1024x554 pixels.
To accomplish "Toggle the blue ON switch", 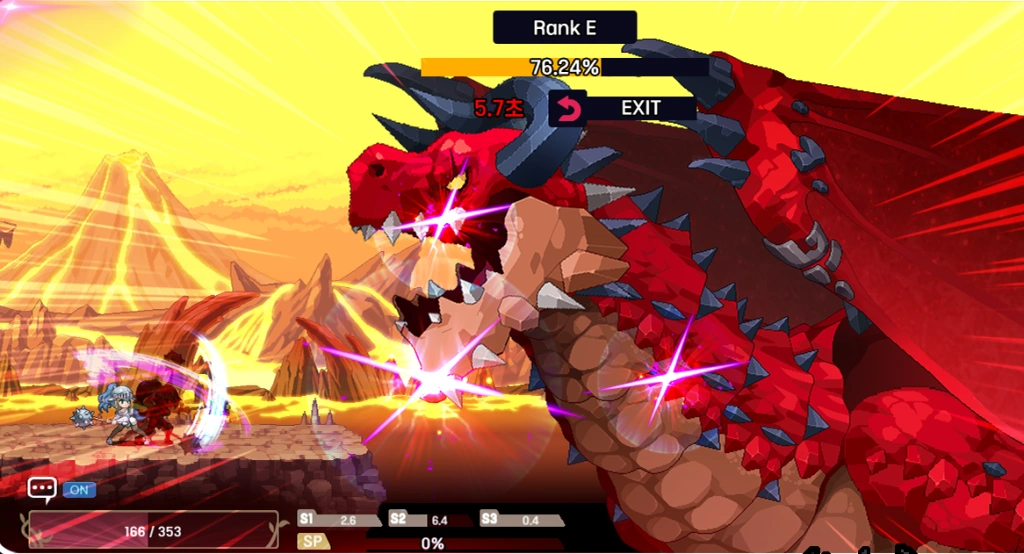I will [79, 490].
